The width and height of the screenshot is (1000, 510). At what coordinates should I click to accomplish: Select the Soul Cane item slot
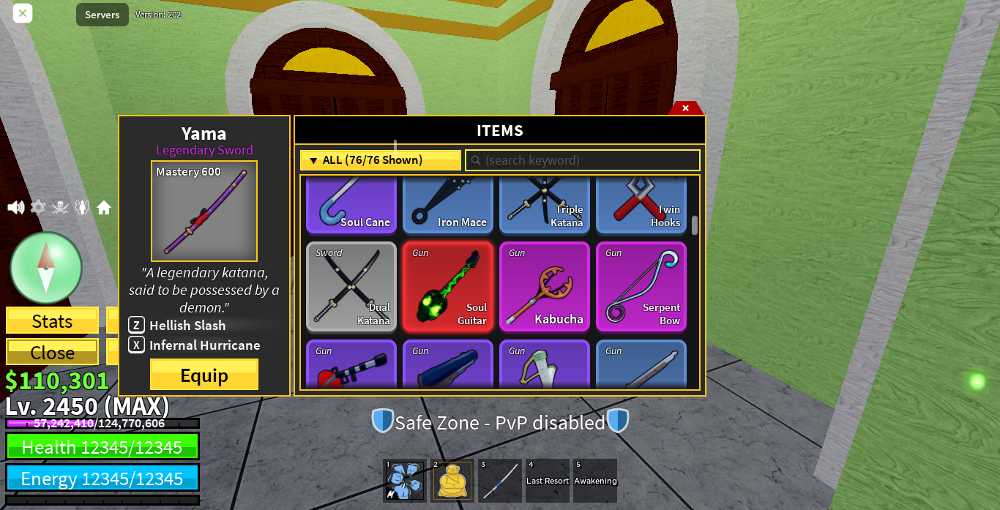[351, 205]
